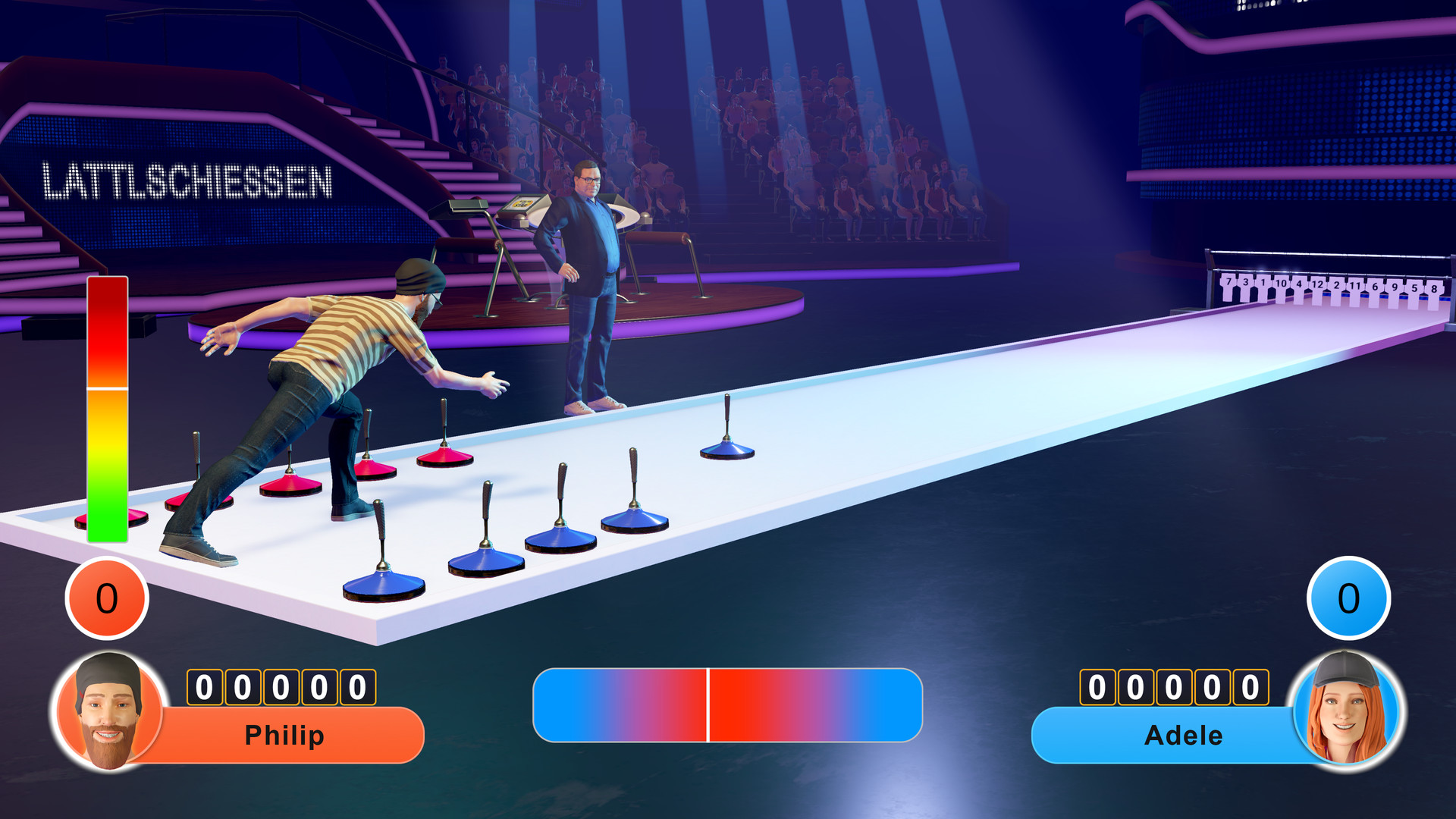Select the blue score circle showing 0
This screenshot has height=819, width=1456.
point(1349,598)
